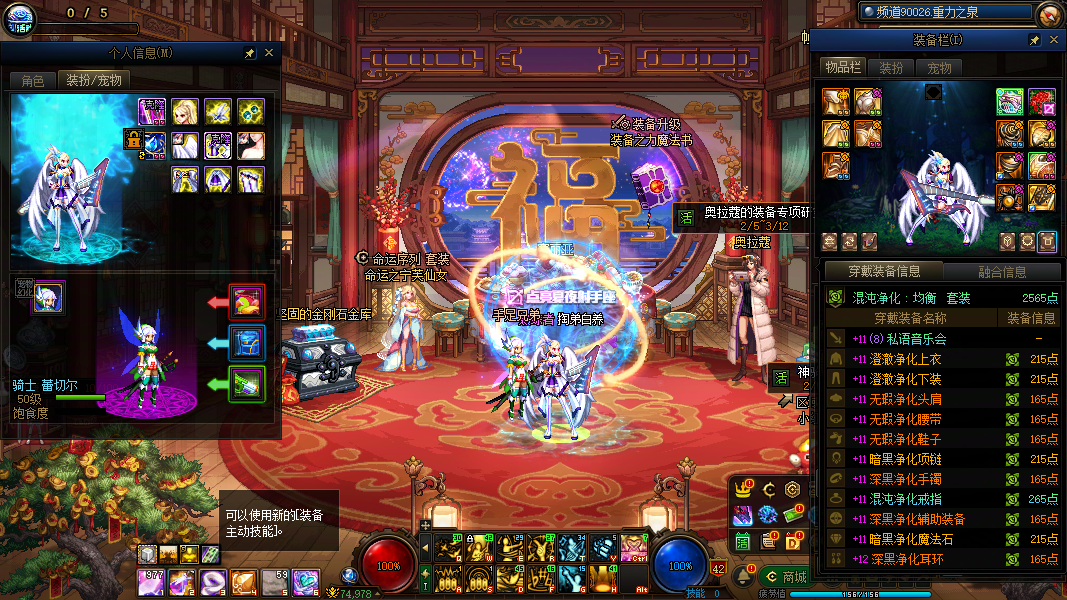
Task: Select the blonde hair avatar slot
Action: [184, 110]
